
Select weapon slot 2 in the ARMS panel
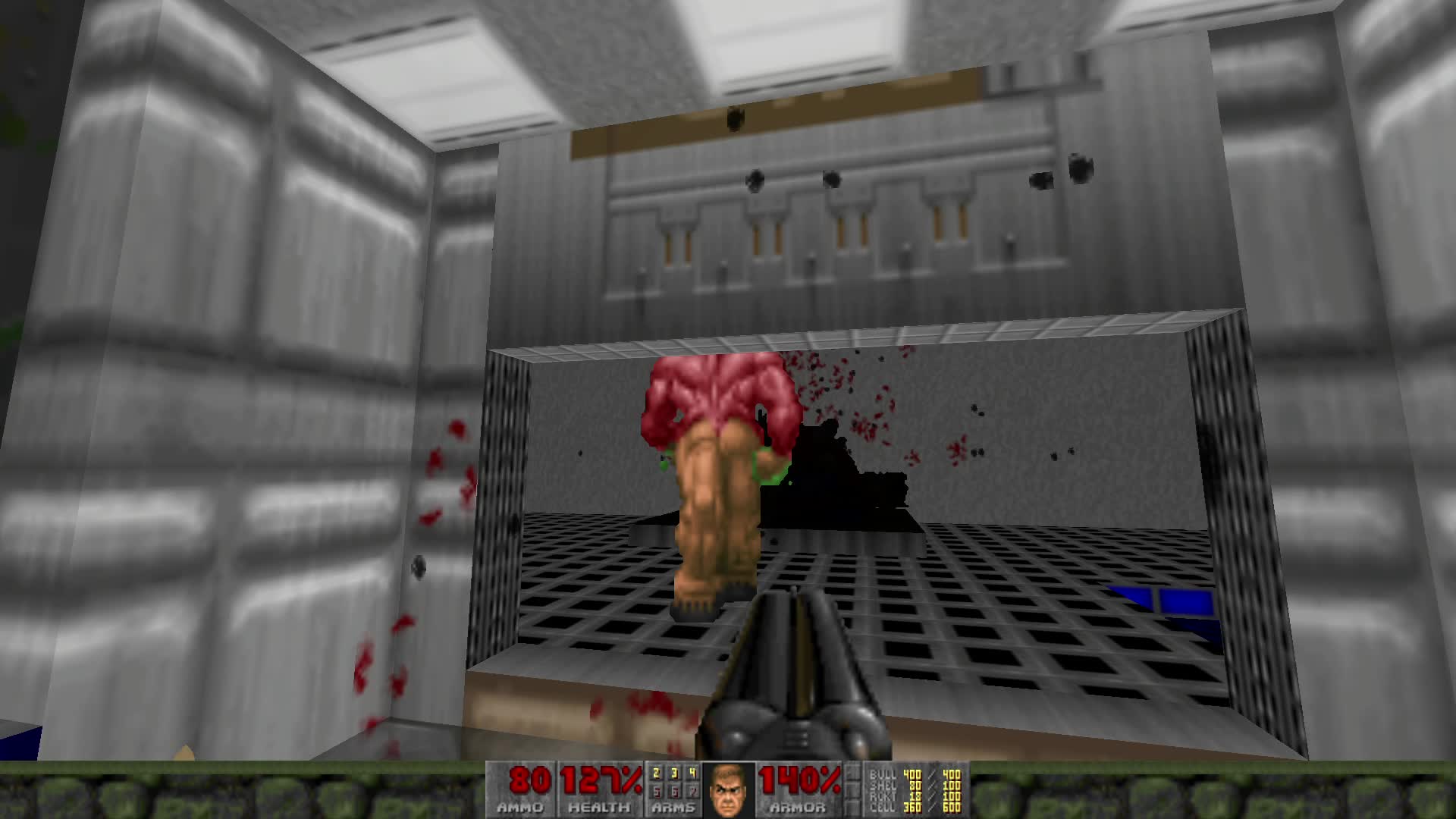[656, 773]
